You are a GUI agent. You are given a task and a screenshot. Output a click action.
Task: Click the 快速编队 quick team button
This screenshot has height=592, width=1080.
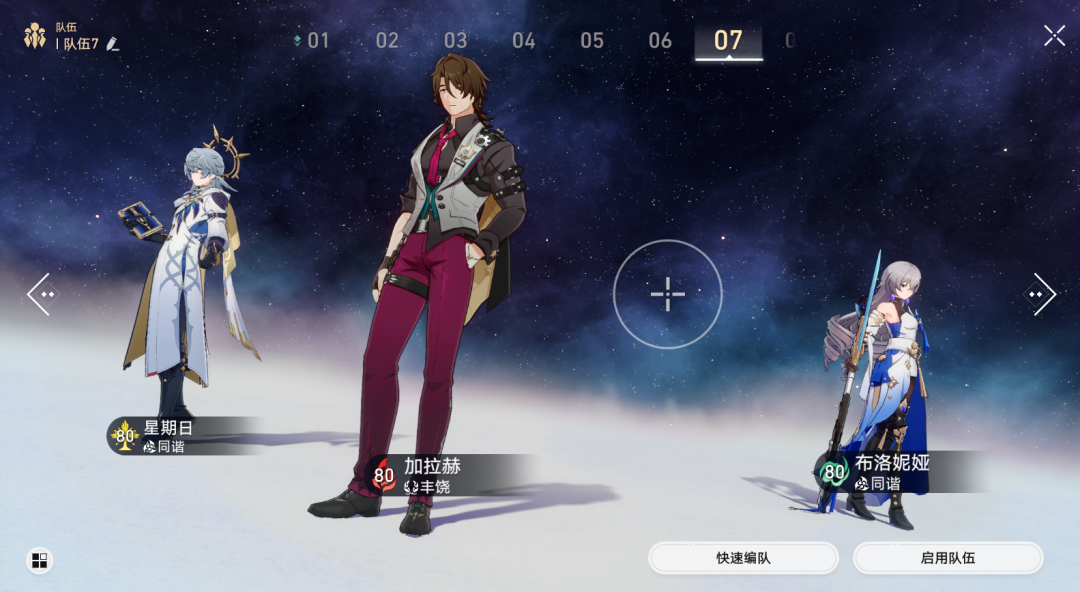[x=743, y=558]
